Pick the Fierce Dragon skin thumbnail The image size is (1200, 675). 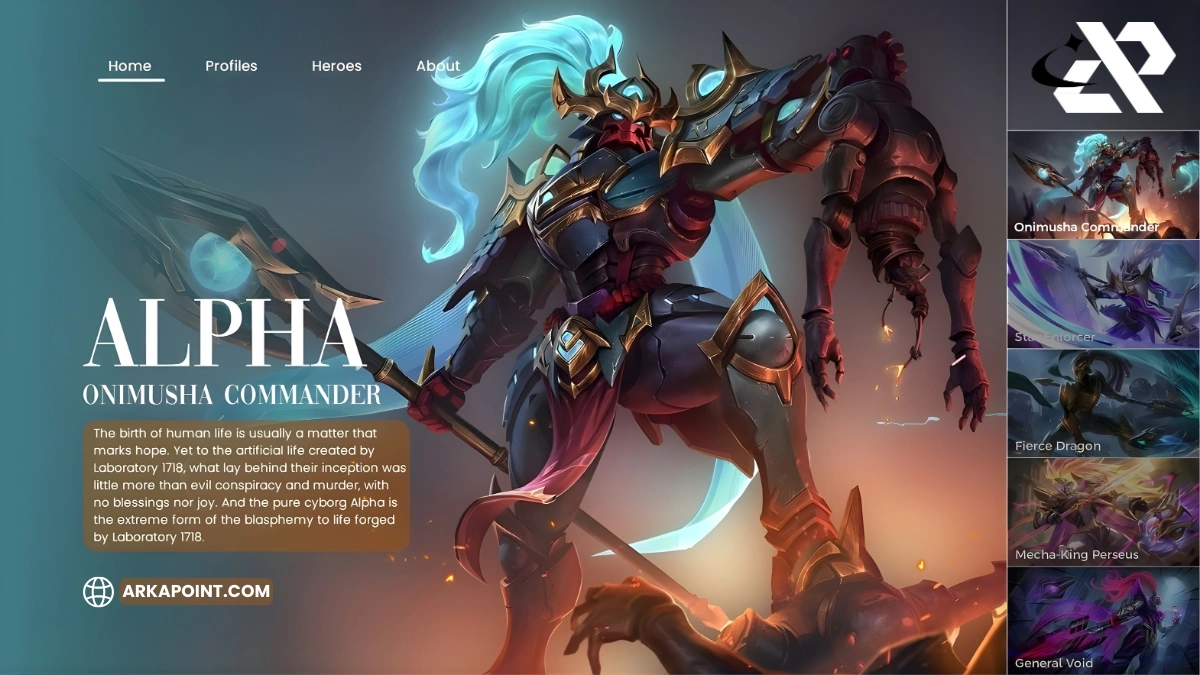pyautogui.click(x=1102, y=403)
